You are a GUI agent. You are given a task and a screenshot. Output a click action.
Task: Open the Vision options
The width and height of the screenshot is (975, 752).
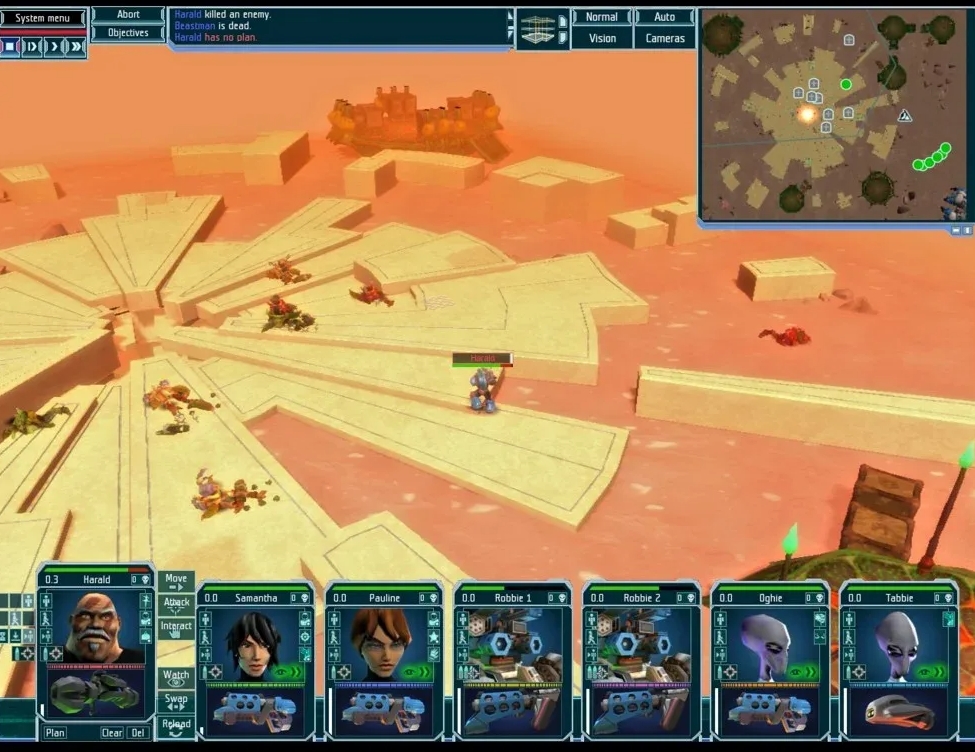point(602,38)
